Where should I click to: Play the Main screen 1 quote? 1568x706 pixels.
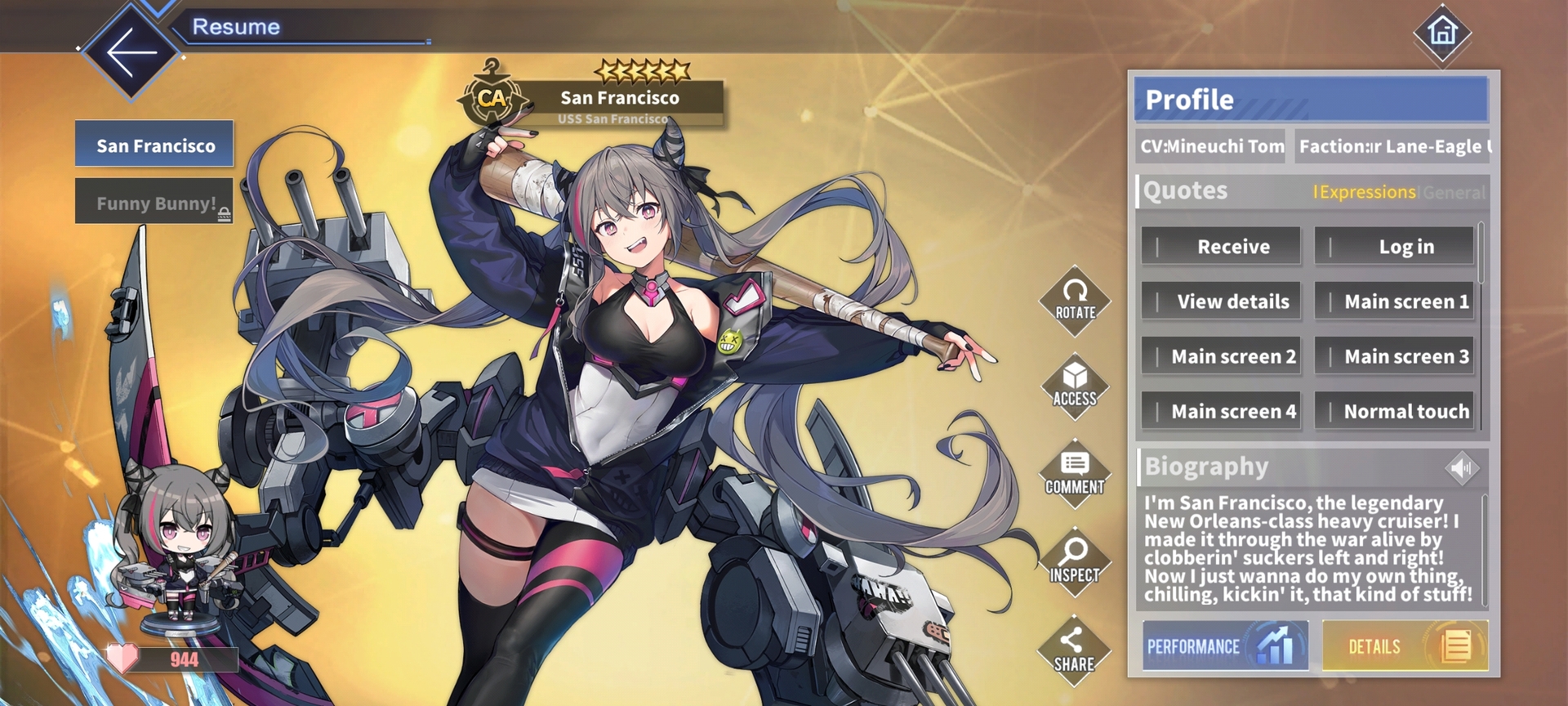(x=1394, y=302)
